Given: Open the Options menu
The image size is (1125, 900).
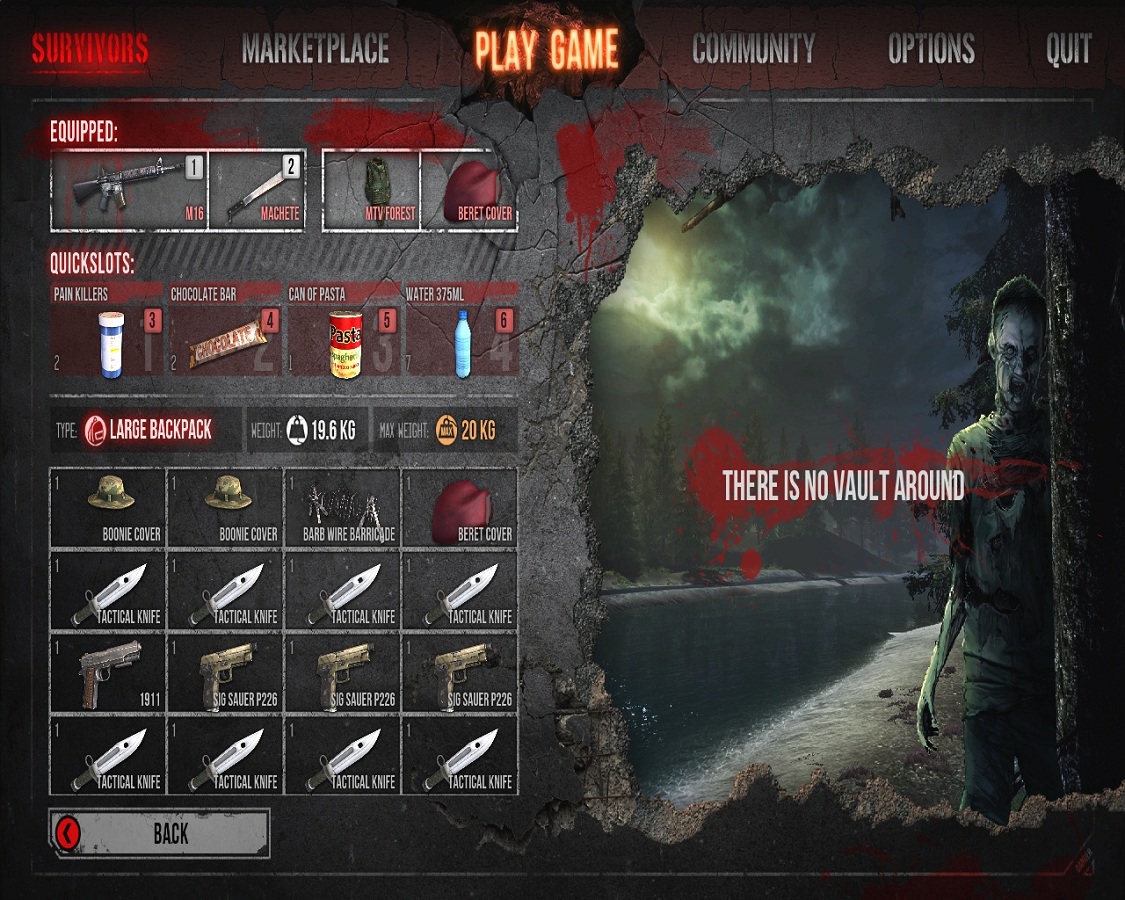Looking at the screenshot, I should [931, 49].
